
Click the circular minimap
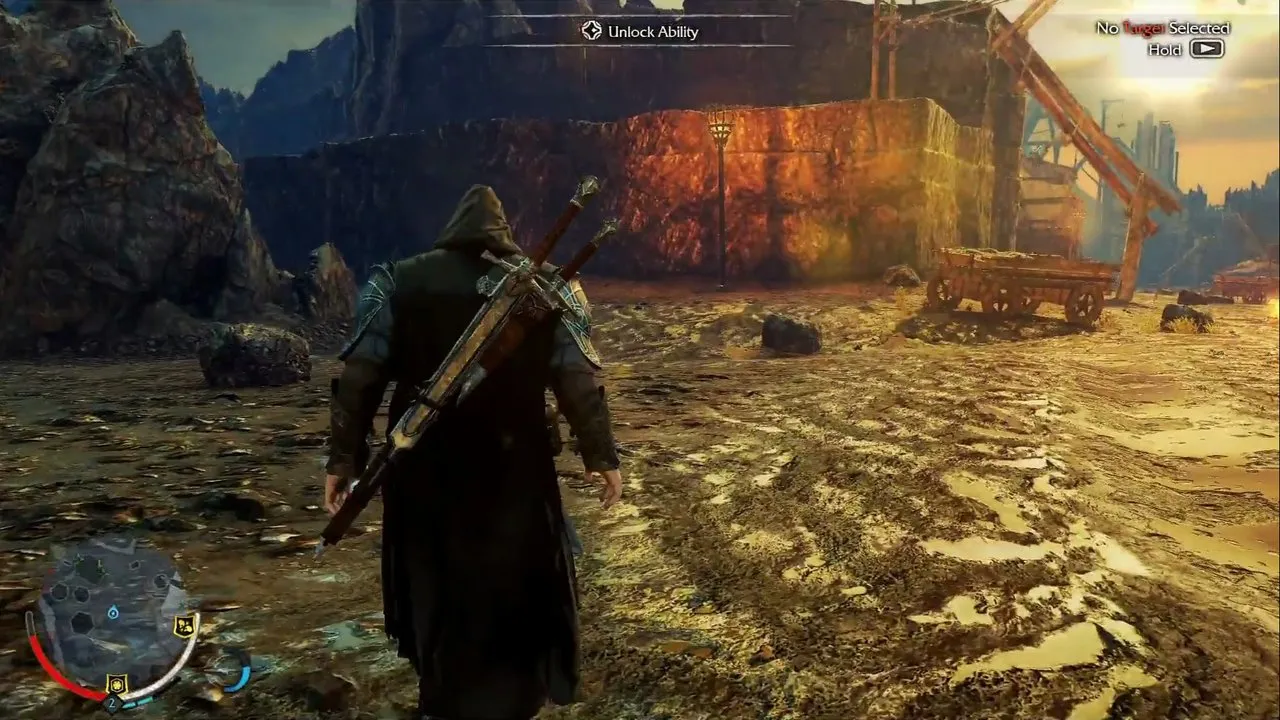113,610
